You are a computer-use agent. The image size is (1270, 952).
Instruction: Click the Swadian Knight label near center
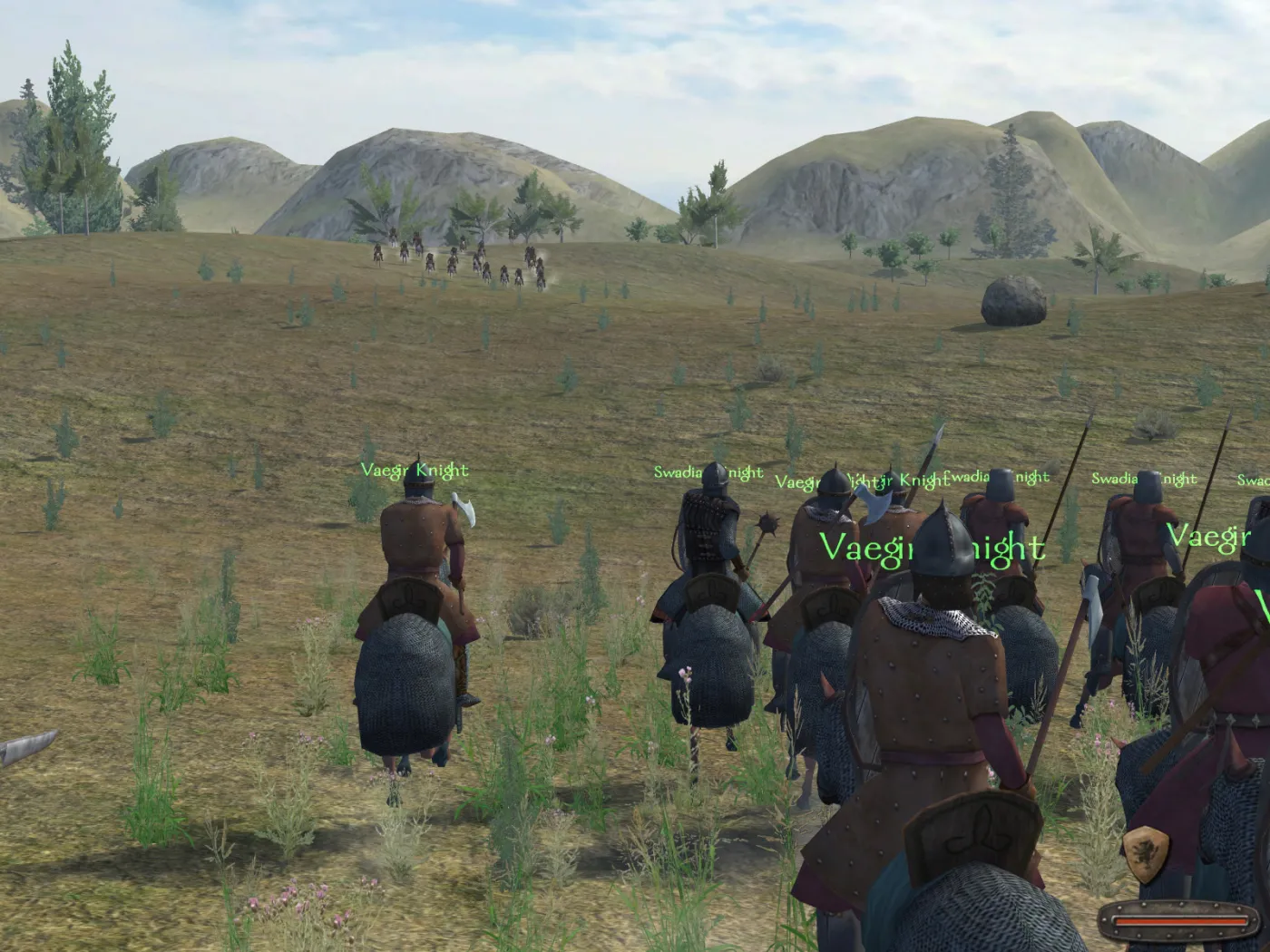point(709,471)
